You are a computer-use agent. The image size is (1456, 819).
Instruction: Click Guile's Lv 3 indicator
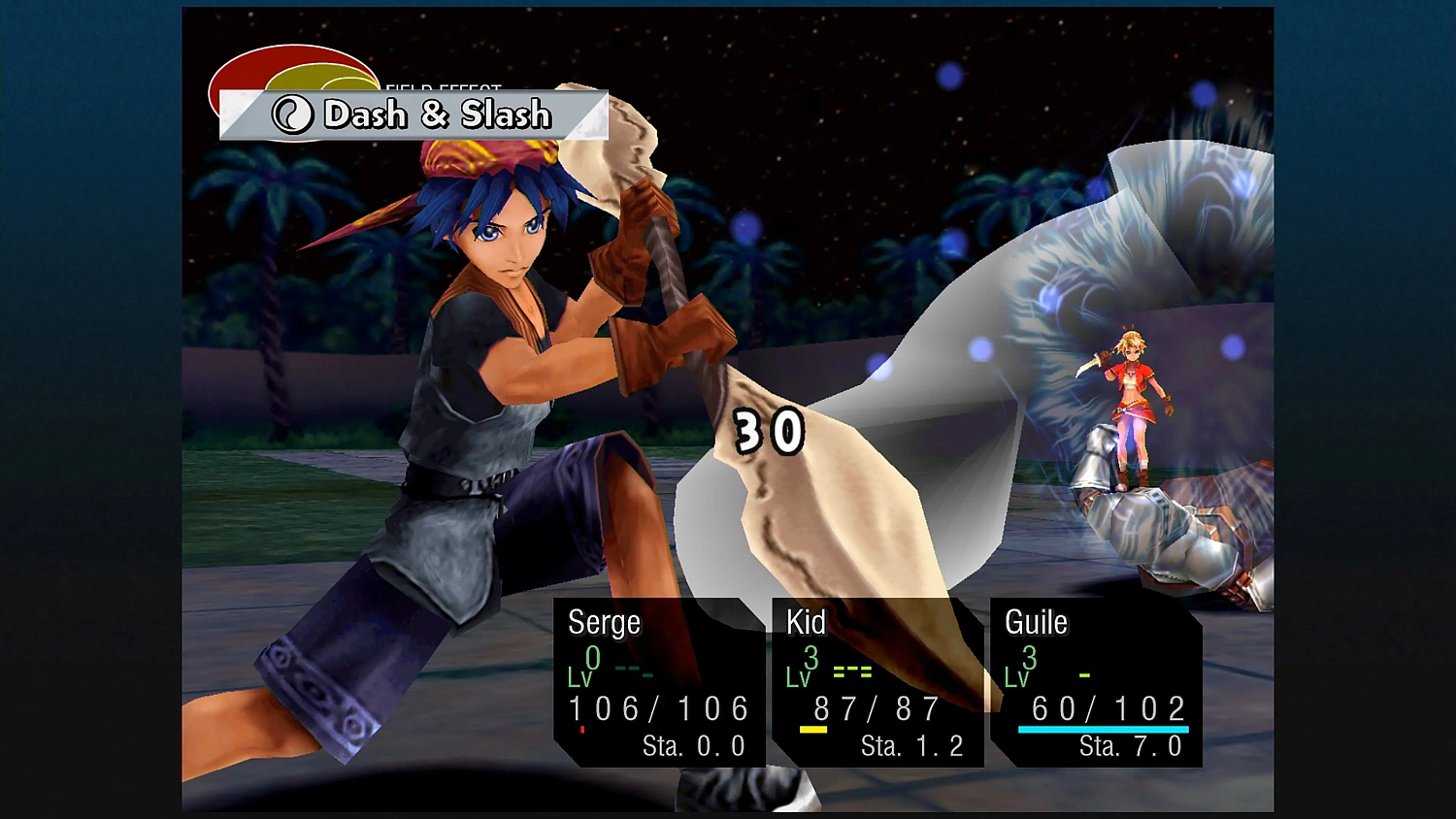1020,670
